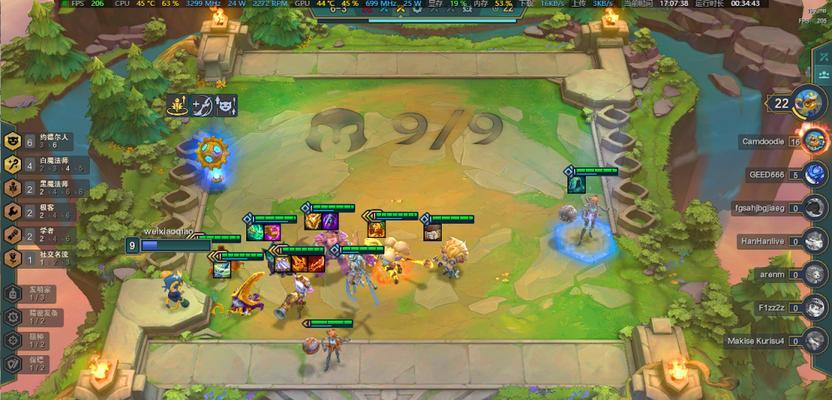
Task: View GEED666's board in player list
Action: point(814,174)
